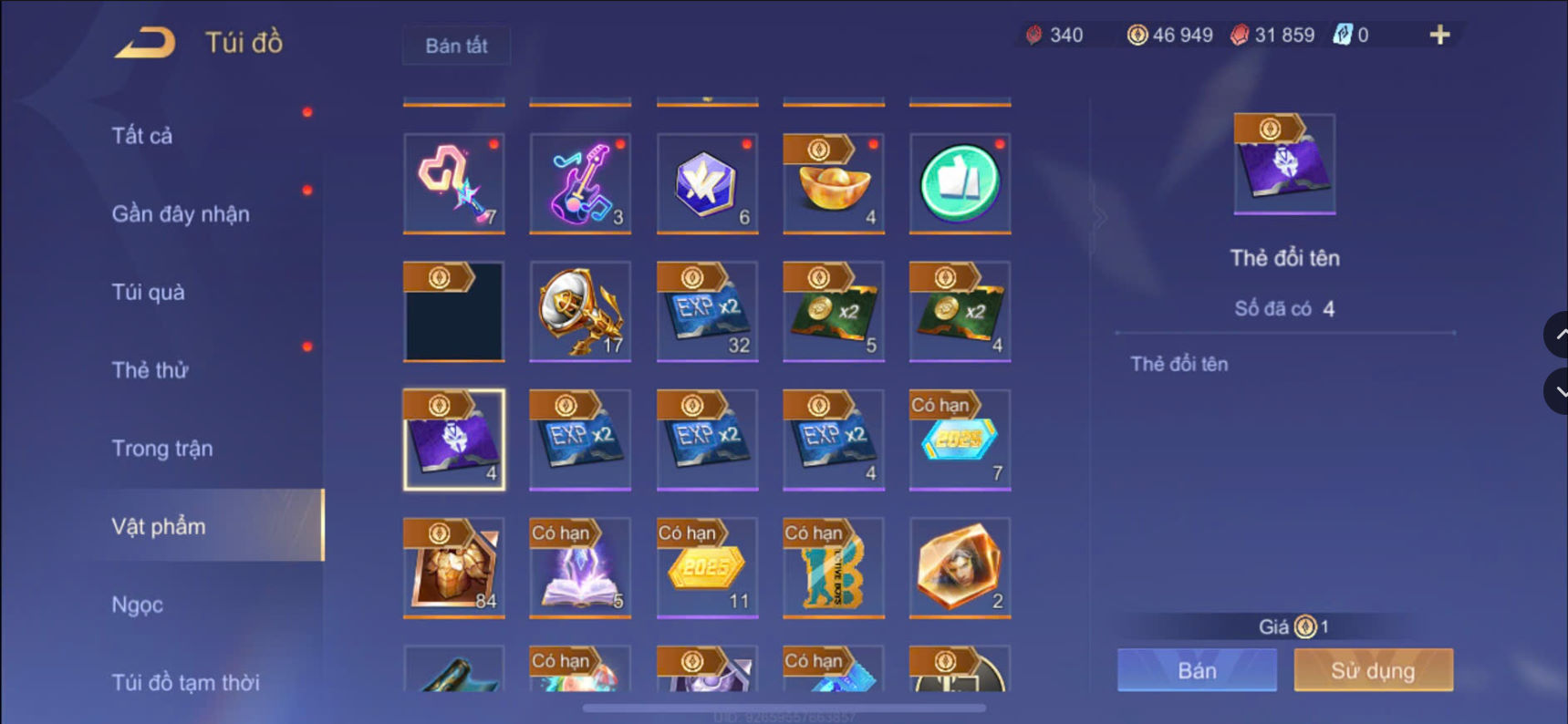Click the pink whip weapon item showing 7
Viewport: 1568px width, 724px height.
[453, 184]
